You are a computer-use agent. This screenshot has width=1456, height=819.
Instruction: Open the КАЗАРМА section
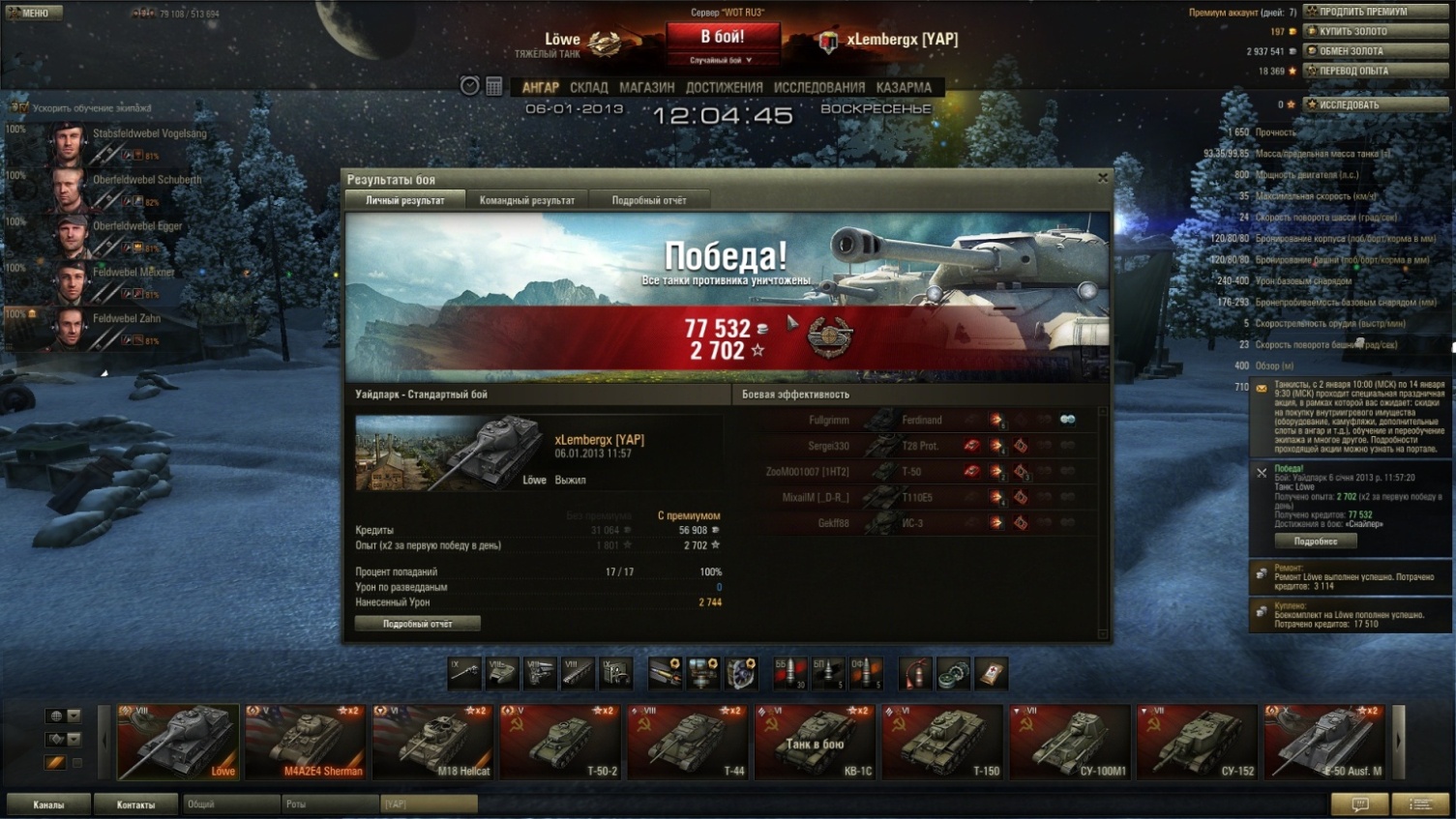[x=903, y=87]
